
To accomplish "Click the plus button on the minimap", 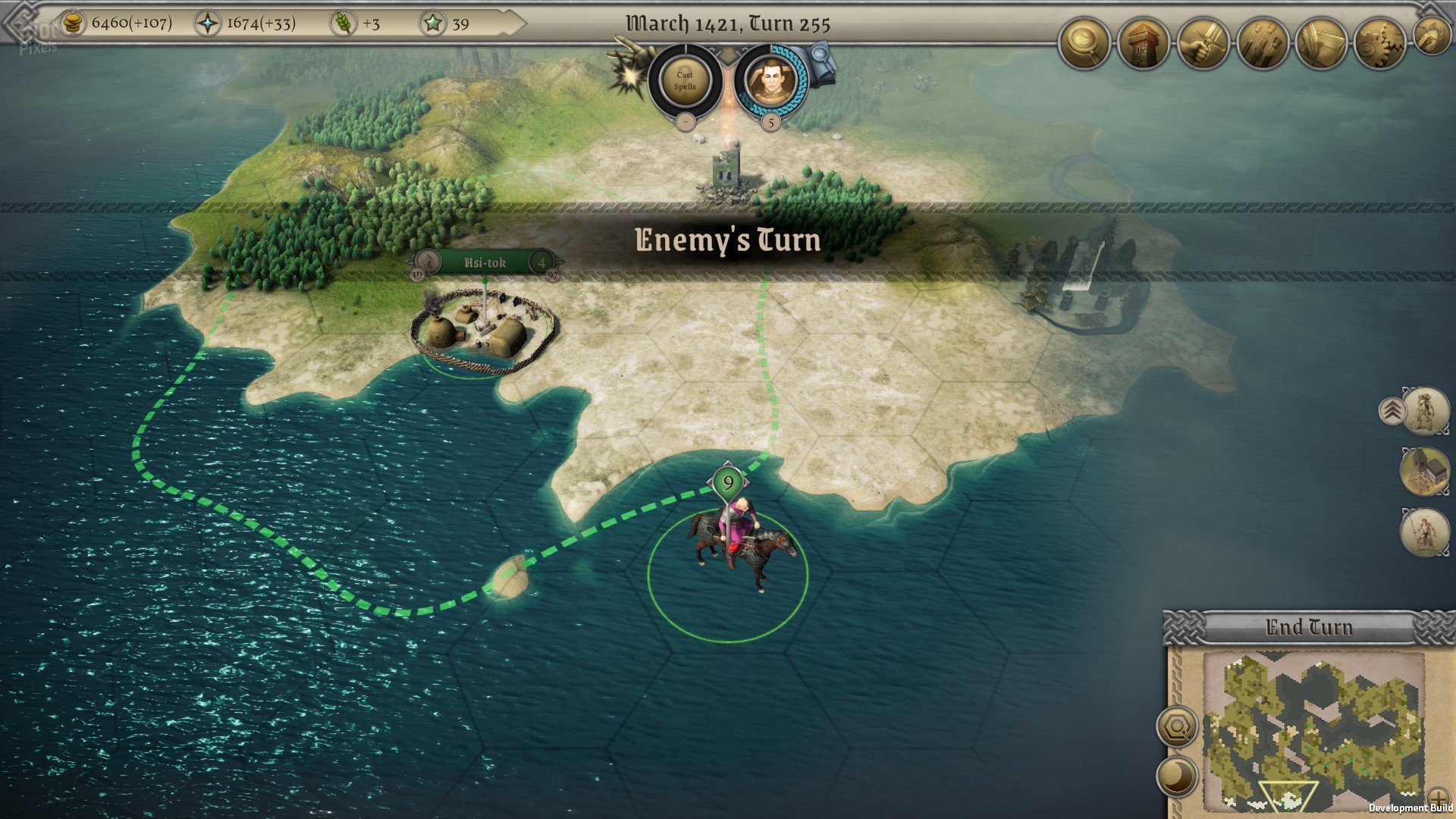I will 1438,799.
